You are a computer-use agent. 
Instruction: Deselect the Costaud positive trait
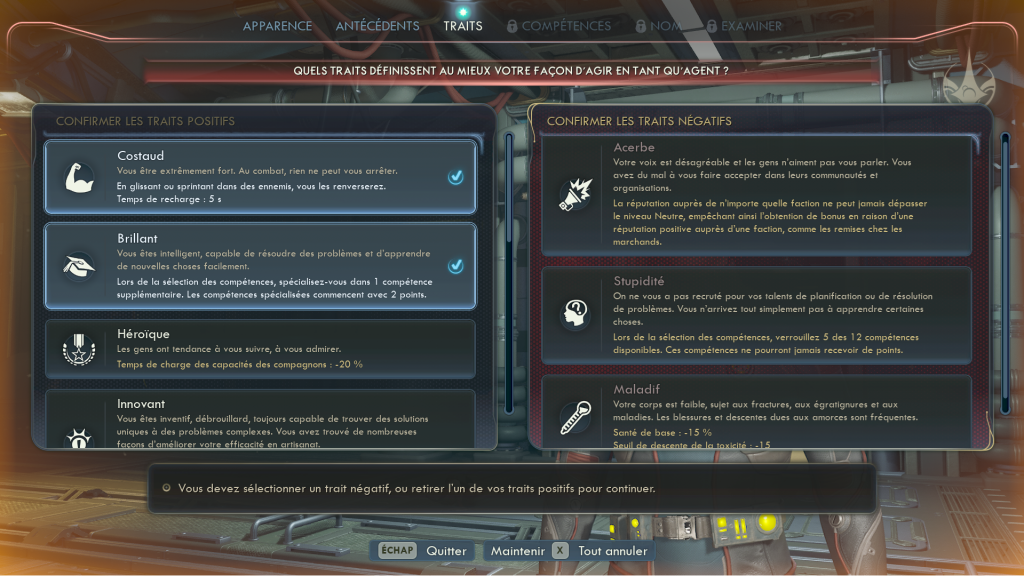coord(259,177)
